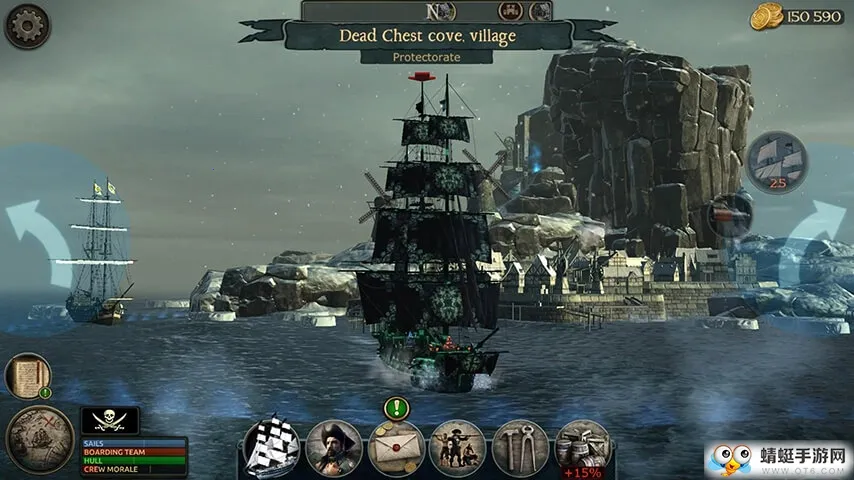The image size is (854, 480).
Task: Select the castle marker on compass bar
Action: 511,11
